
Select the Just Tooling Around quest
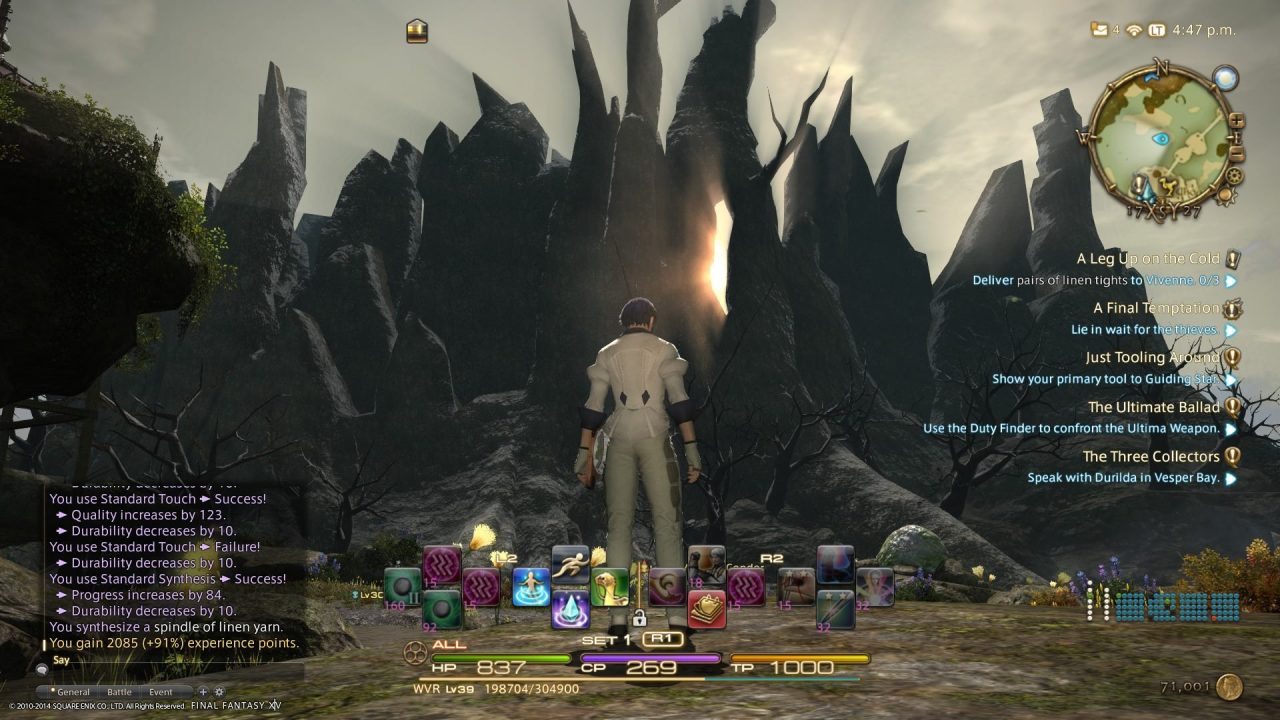(x=1152, y=357)
